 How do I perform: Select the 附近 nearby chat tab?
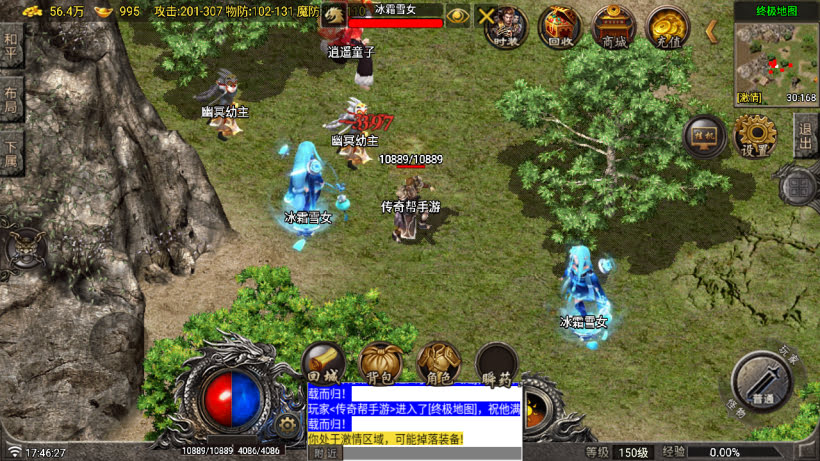[x=325, y=453]
